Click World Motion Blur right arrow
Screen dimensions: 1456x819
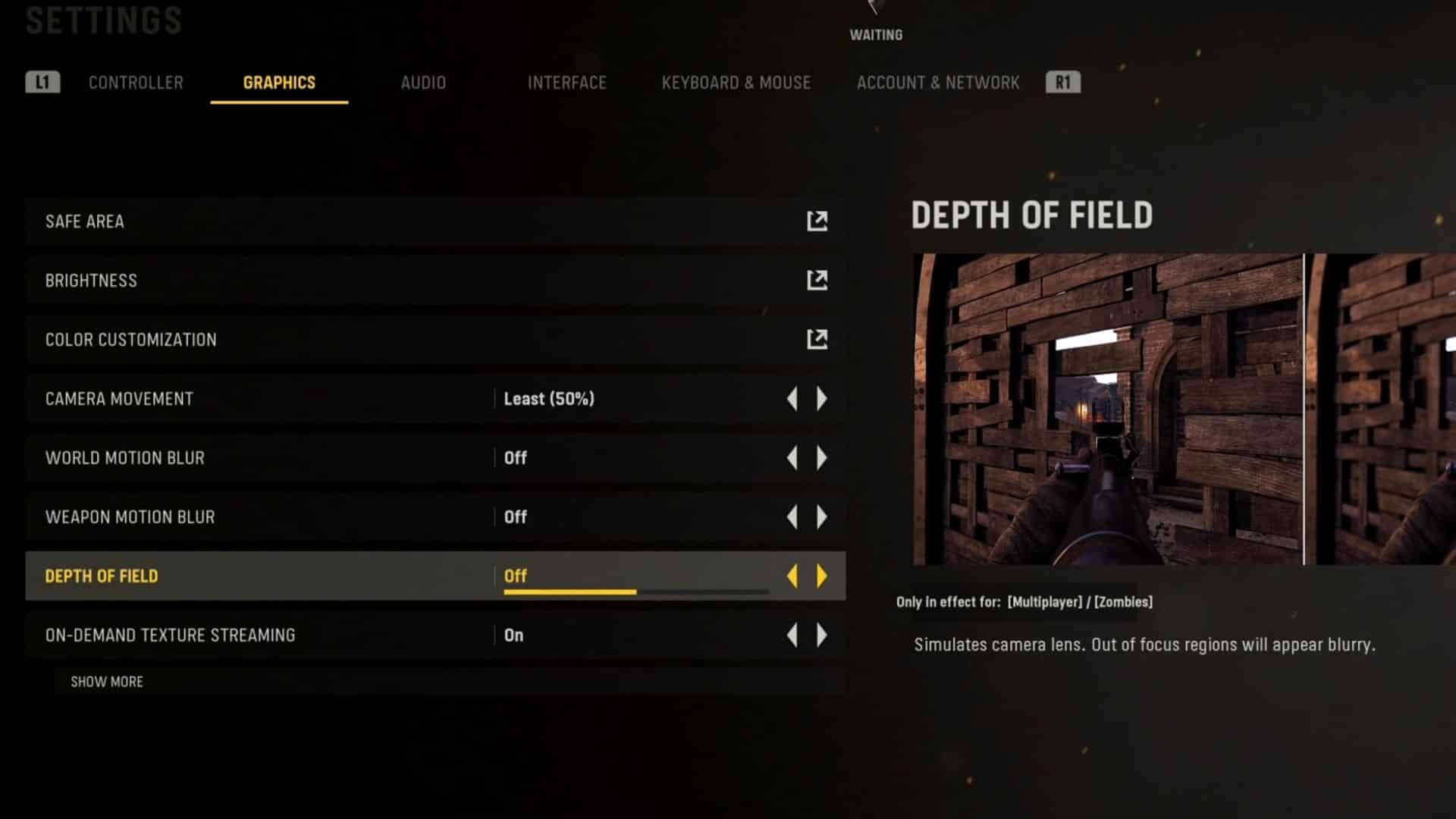822,458
